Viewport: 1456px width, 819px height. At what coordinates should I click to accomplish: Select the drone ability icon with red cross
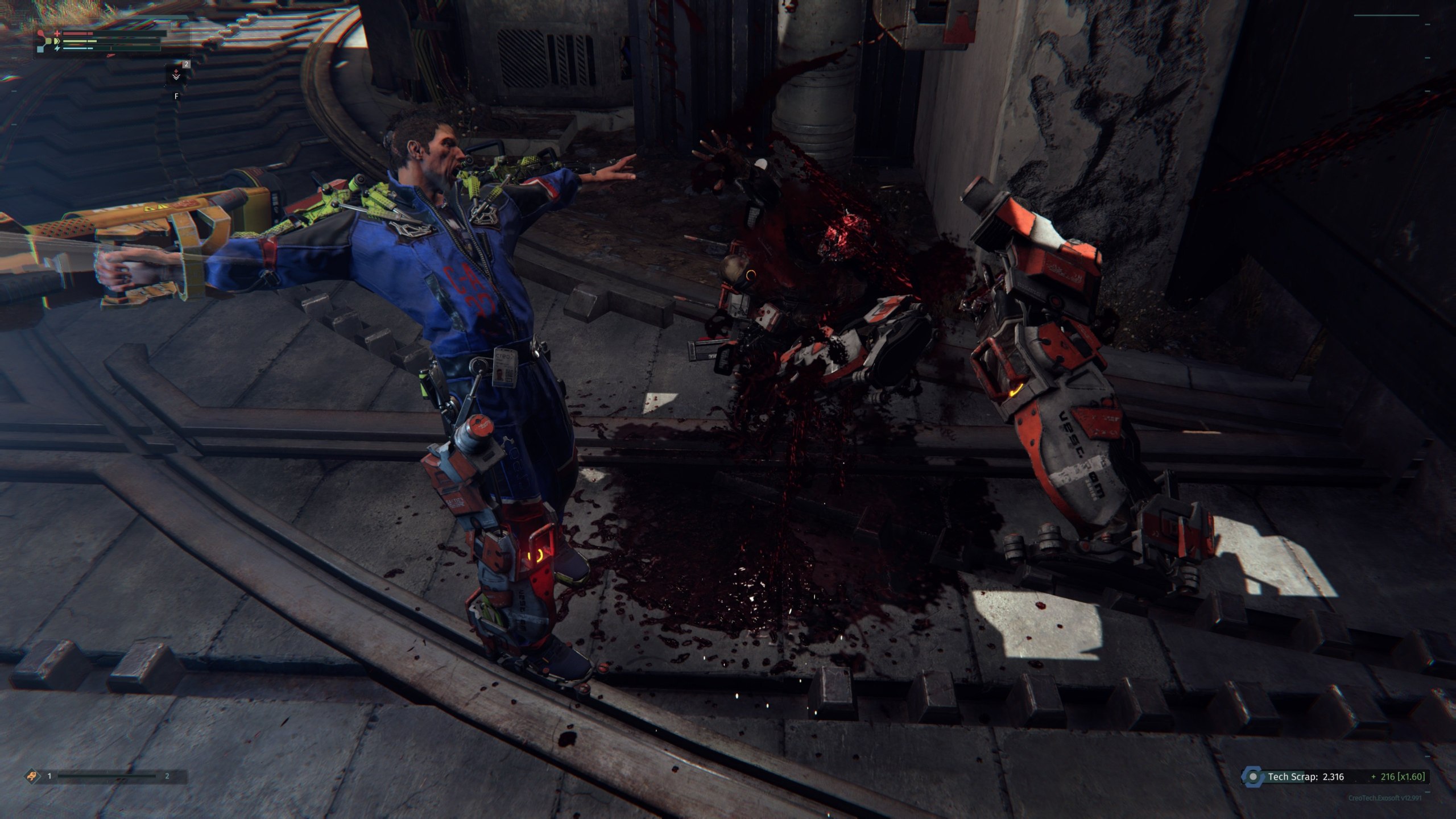176,72
